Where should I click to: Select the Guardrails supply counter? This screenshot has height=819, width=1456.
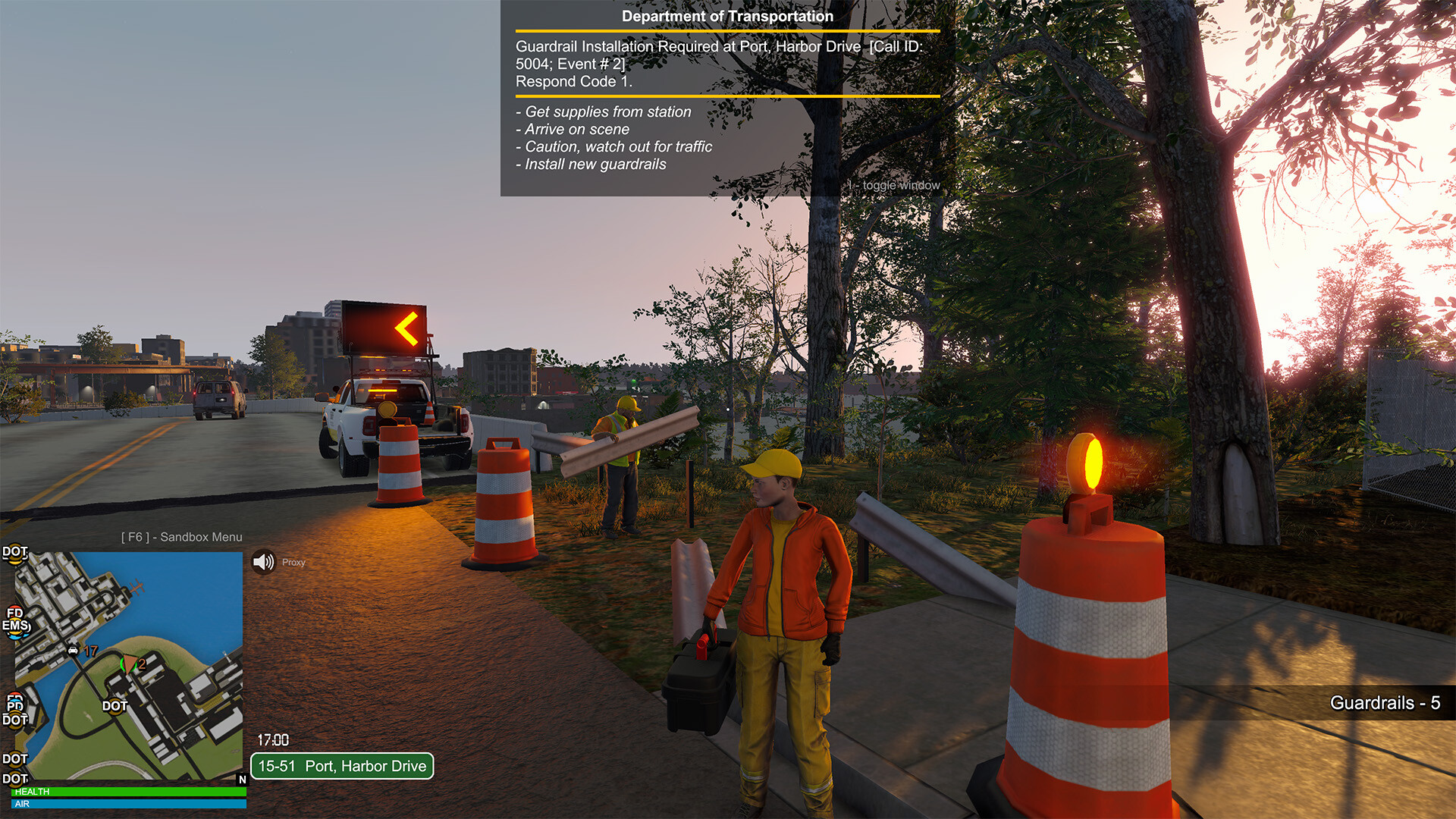click(1384, 703)
